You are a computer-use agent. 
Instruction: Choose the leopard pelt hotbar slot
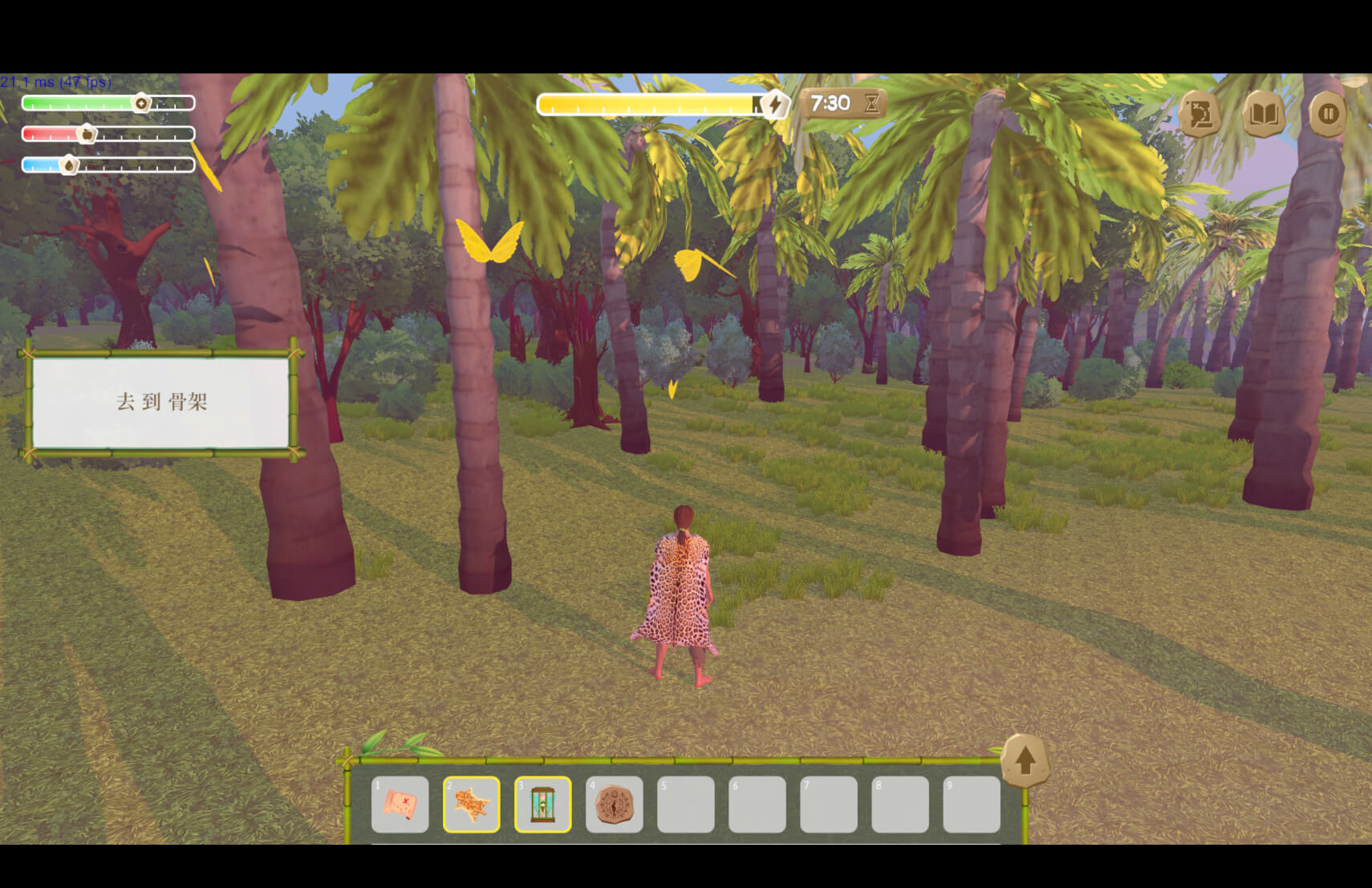pos(471,804)
